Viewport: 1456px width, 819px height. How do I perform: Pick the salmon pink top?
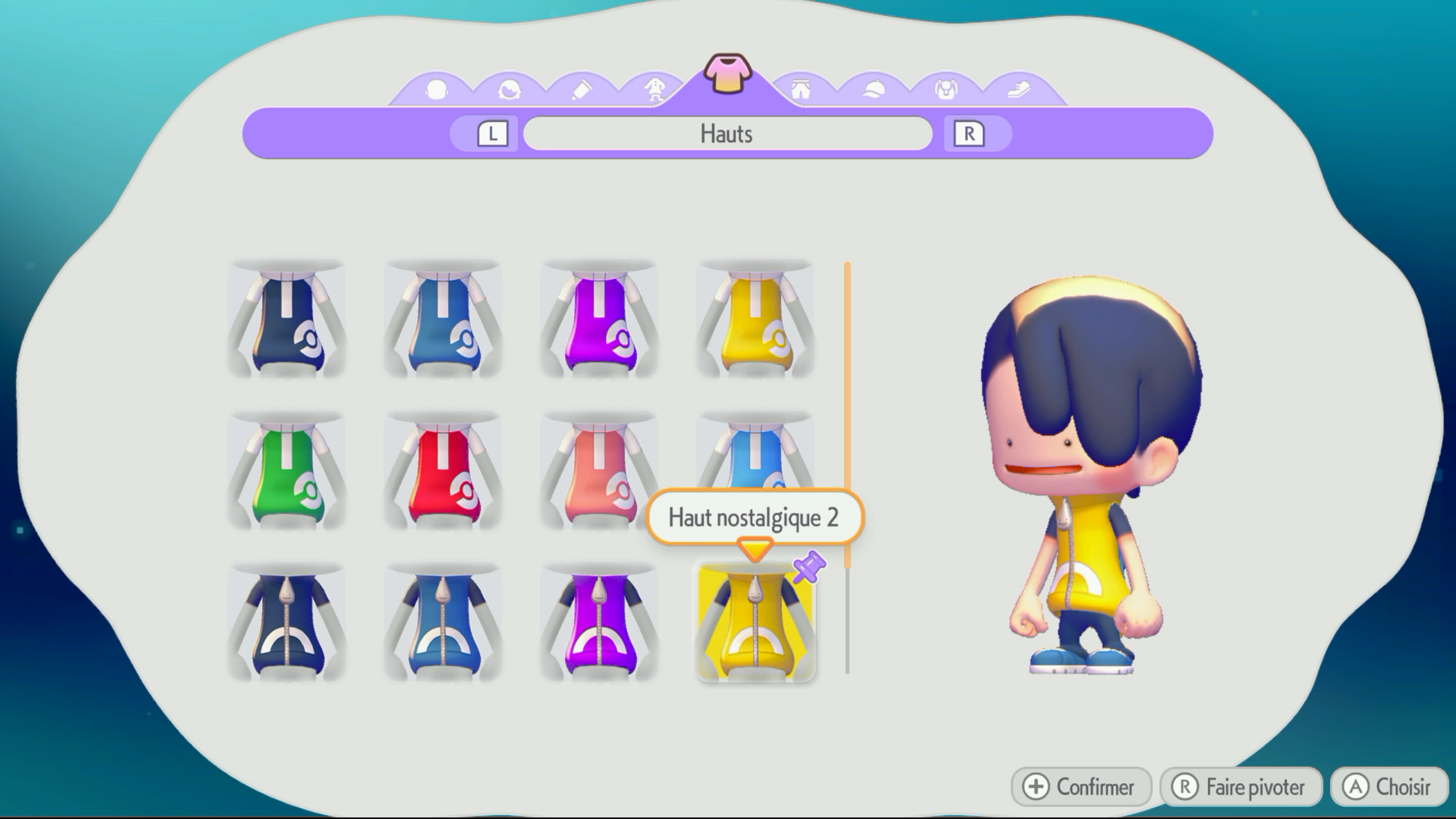(x=599, y=471)
